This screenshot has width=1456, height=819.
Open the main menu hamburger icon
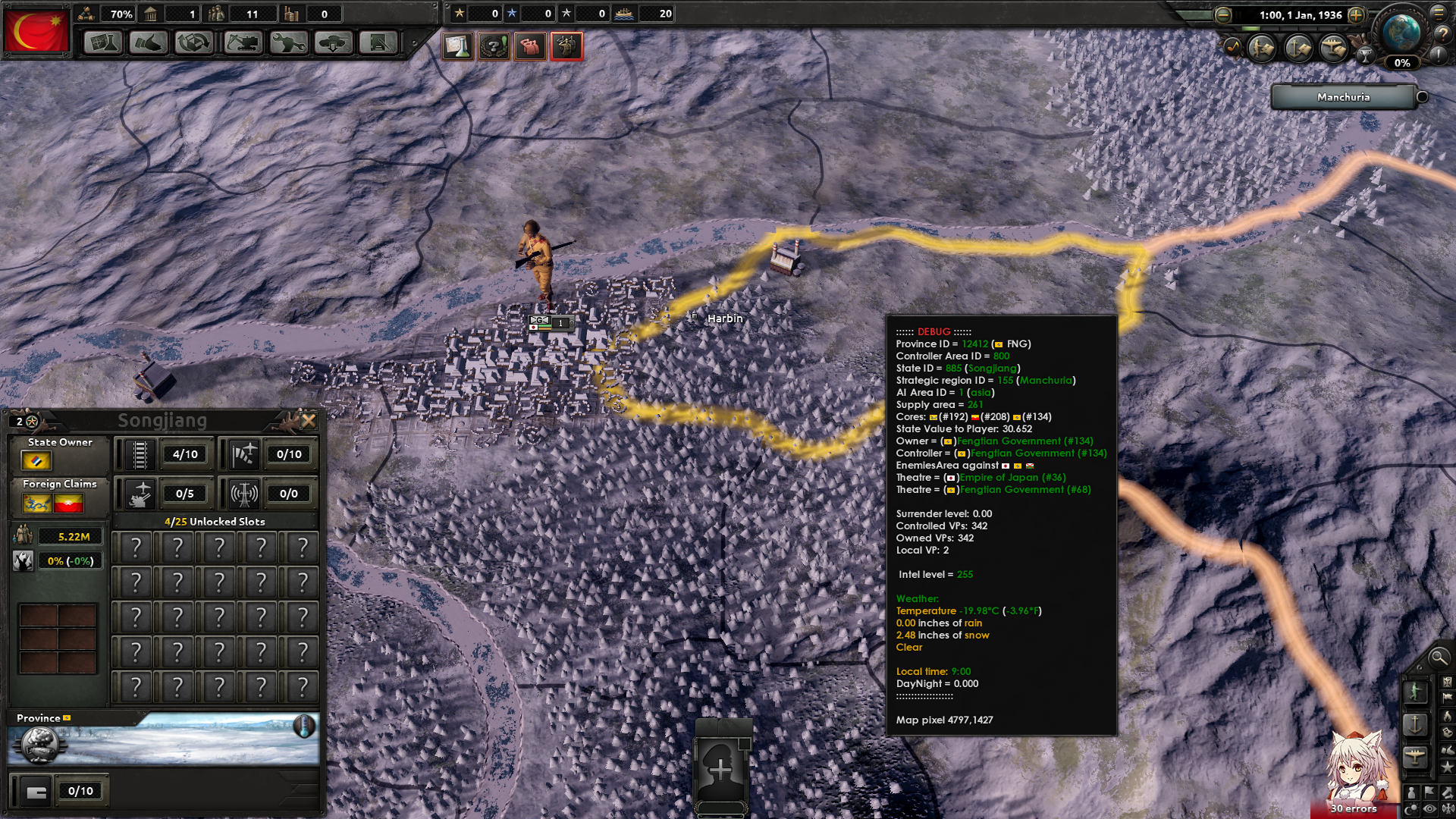(1439, 13)
